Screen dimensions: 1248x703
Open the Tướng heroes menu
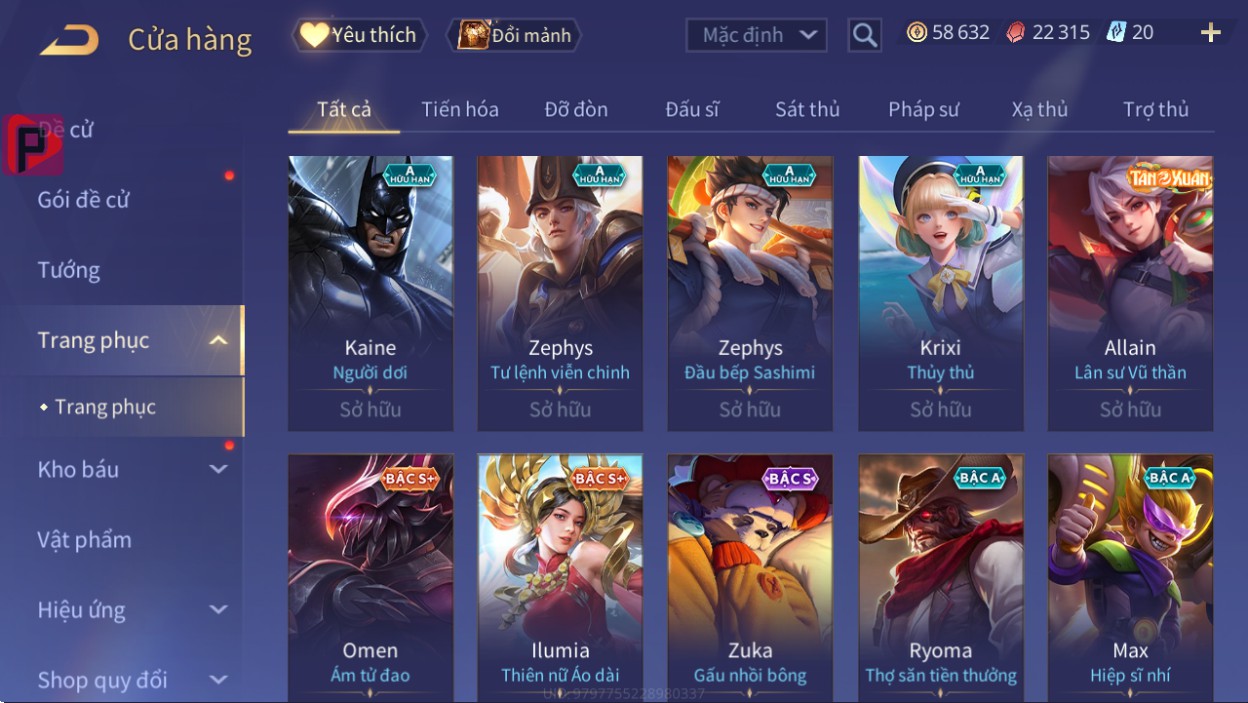(69, 270)
